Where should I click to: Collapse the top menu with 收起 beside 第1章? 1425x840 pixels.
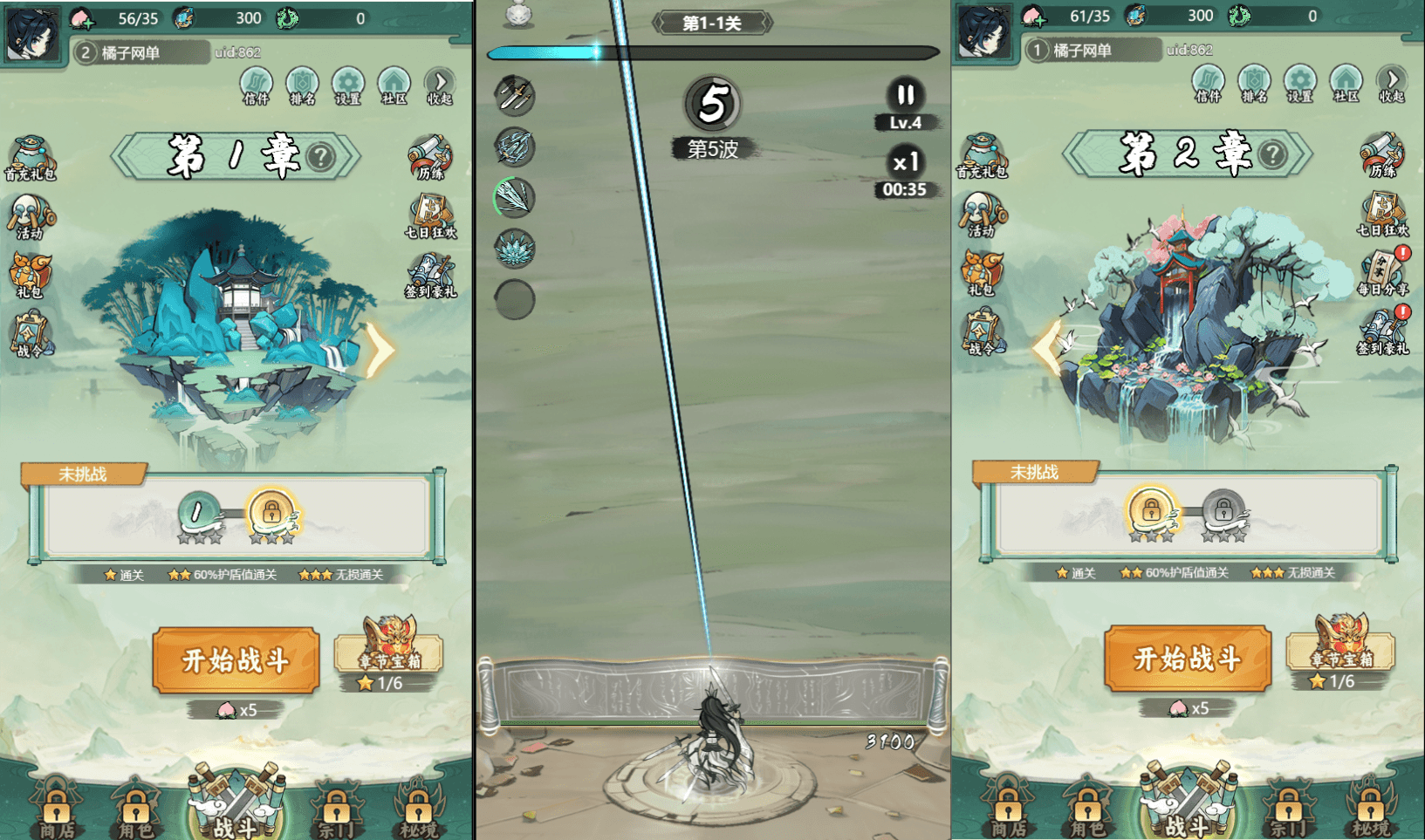click(440, 85)
